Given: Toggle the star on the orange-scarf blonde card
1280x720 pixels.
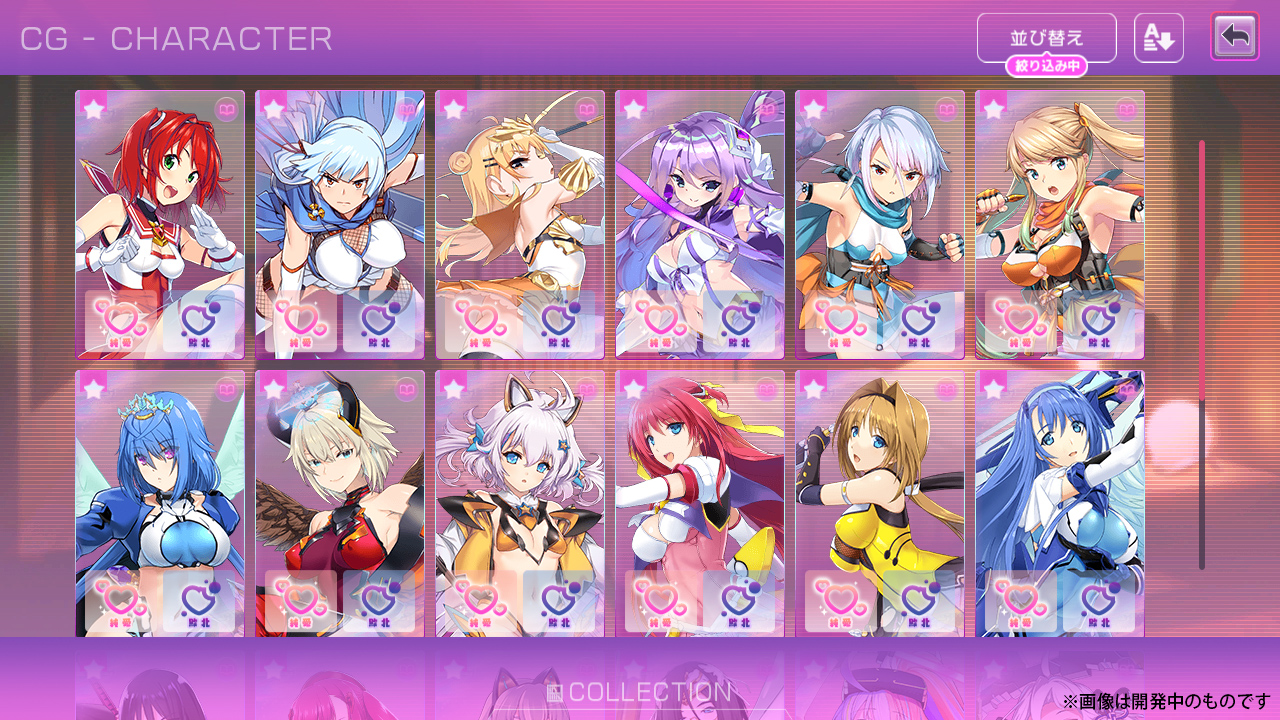Looking at the screenshot, I should coord(993,108).
